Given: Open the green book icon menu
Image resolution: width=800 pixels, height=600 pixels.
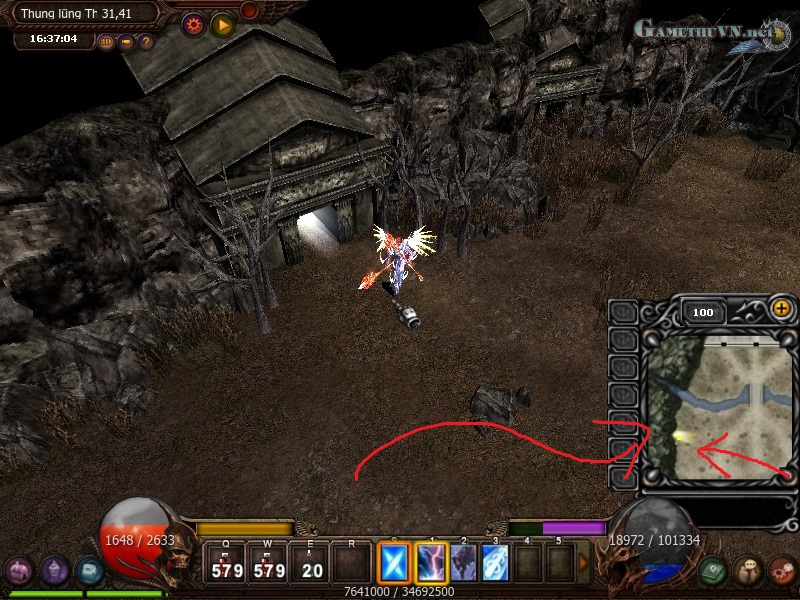Looking at the screenshot, I should click(713, 569).
